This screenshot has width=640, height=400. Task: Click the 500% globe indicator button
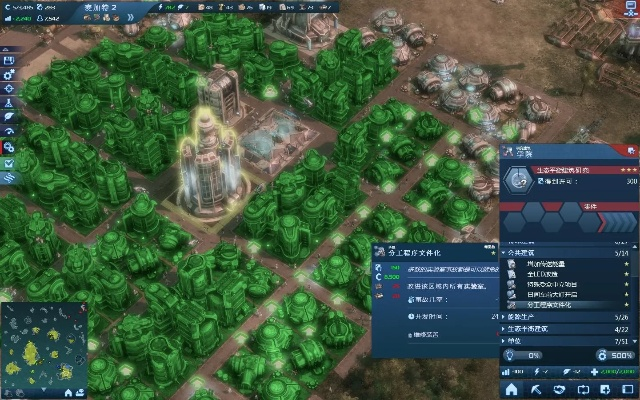616,355
